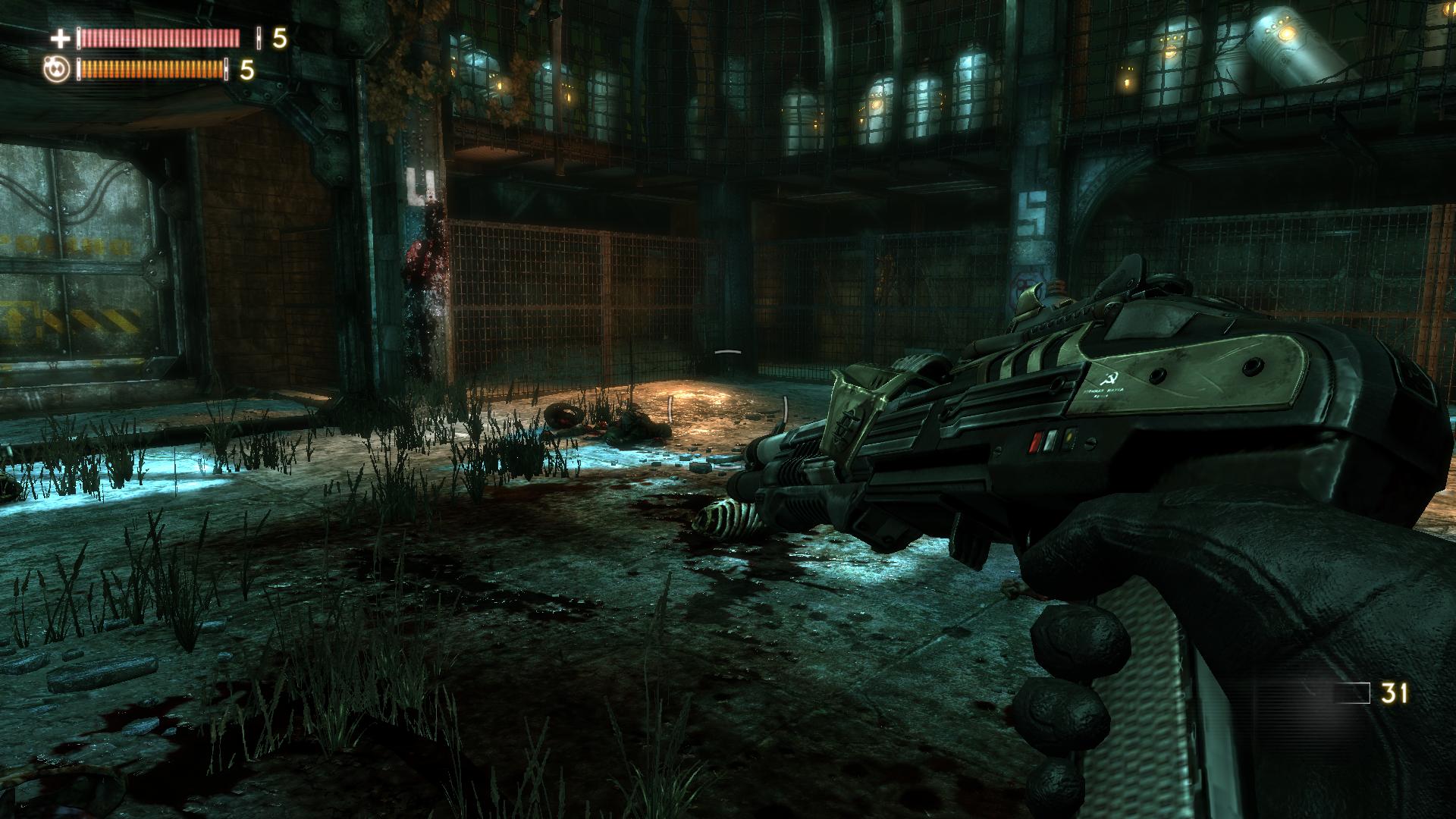
Task: Click the magazine icon beside ammo count
Action: pos(1351,693)
